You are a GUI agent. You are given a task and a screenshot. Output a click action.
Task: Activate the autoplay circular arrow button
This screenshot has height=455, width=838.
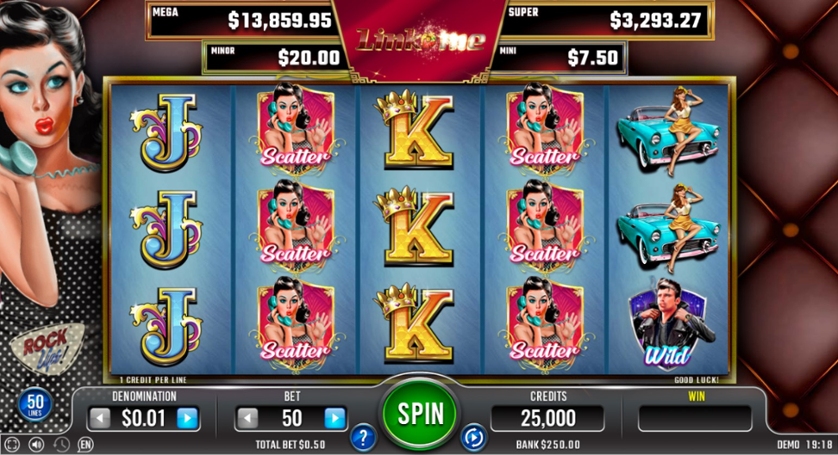tap(472, 437)
